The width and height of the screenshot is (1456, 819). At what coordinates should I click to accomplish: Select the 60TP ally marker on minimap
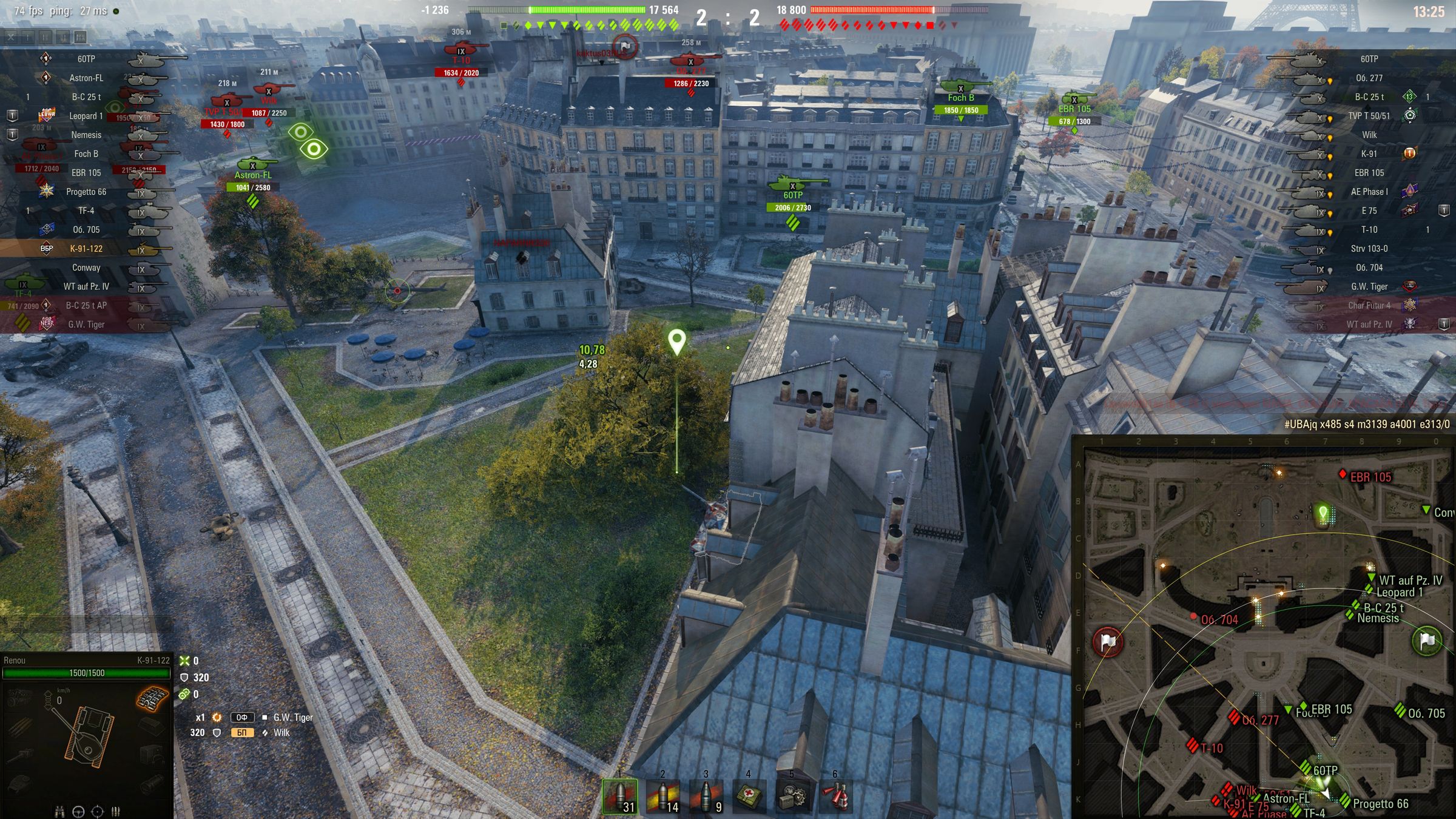pyautogui.click(x=1309, y=768)
